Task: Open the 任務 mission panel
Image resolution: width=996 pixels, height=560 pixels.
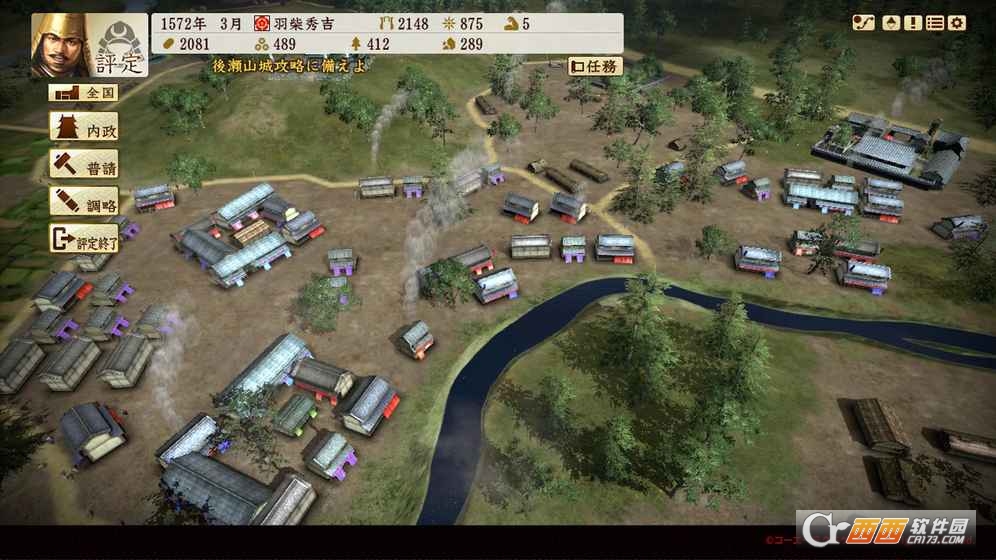Action: (595, 66)
